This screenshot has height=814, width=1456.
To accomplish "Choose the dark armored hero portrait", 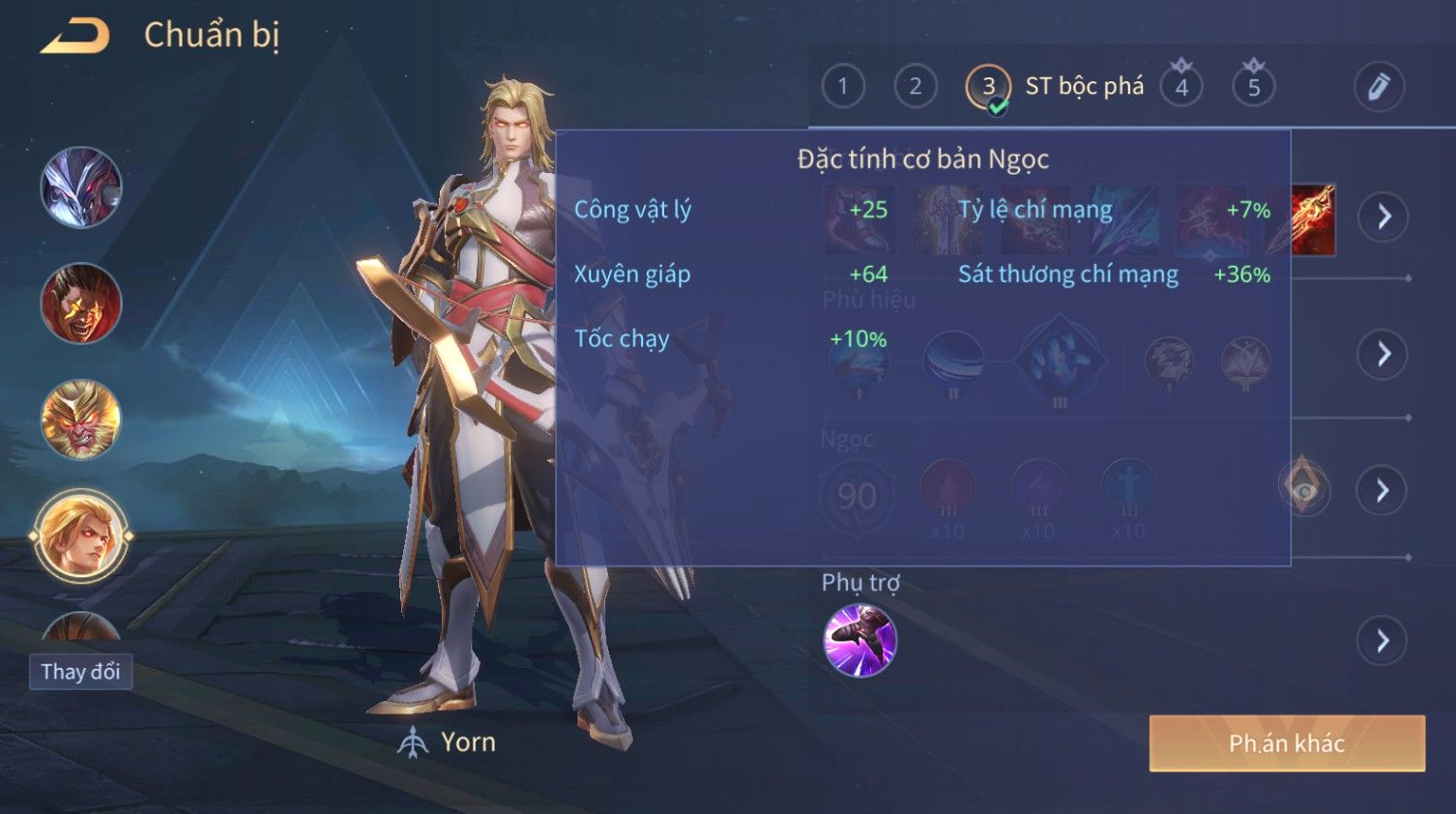I will pos(81,188).
